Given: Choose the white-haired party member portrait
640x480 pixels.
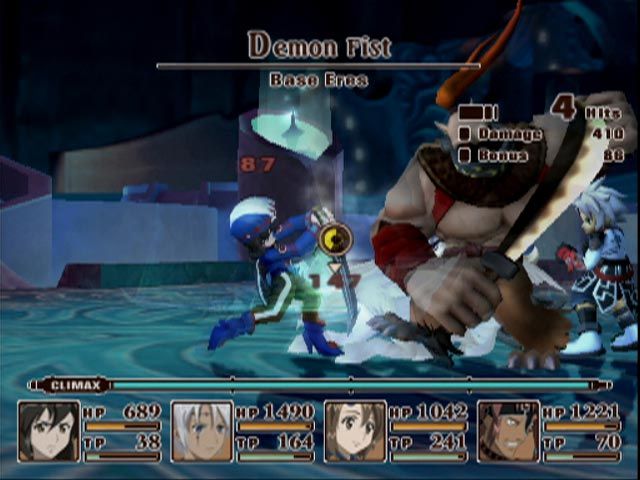Looking at the screenshot, I should pyautogui.click(x=202, y=431).
